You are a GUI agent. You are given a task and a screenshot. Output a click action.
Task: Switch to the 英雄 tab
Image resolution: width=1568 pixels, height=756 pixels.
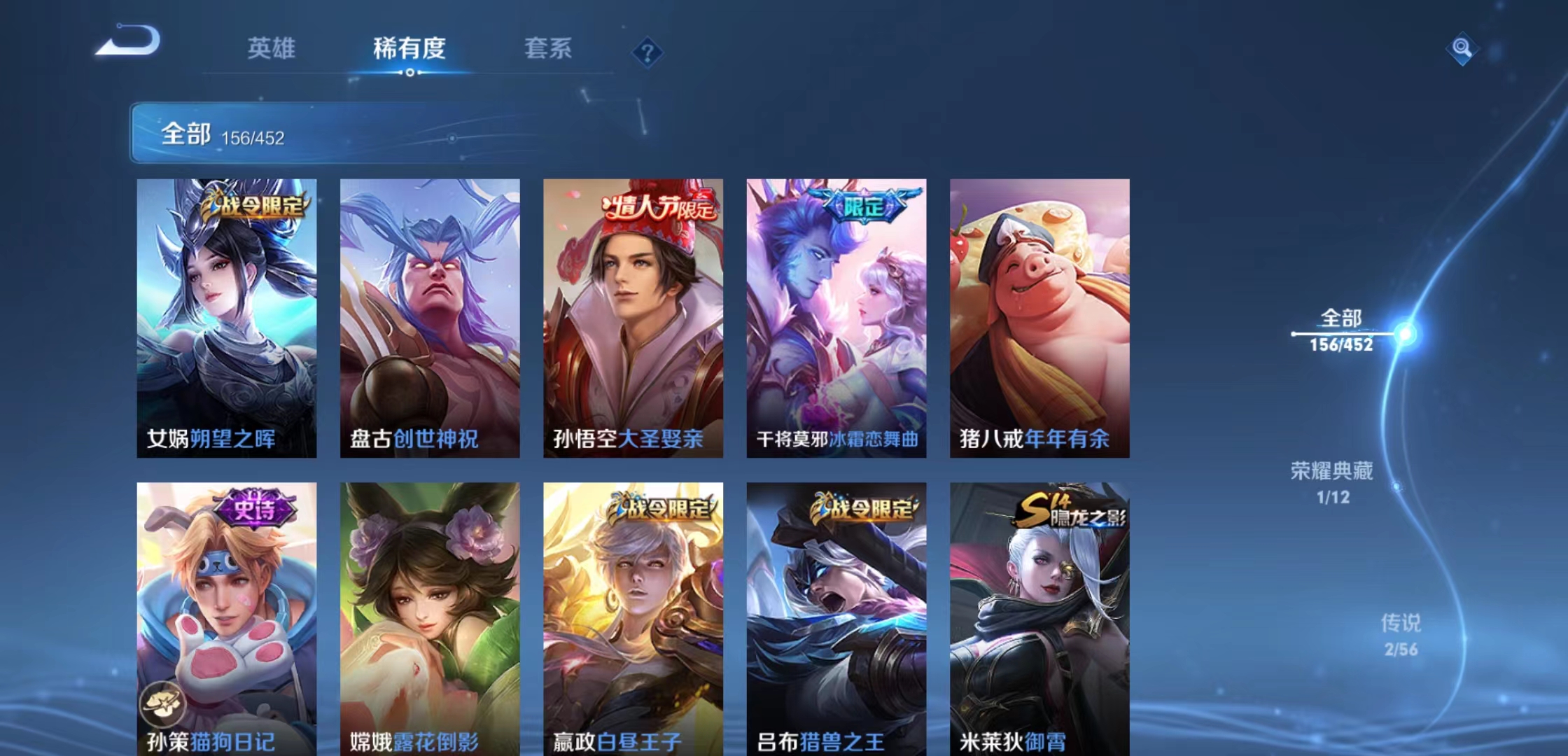click(272, 49)
